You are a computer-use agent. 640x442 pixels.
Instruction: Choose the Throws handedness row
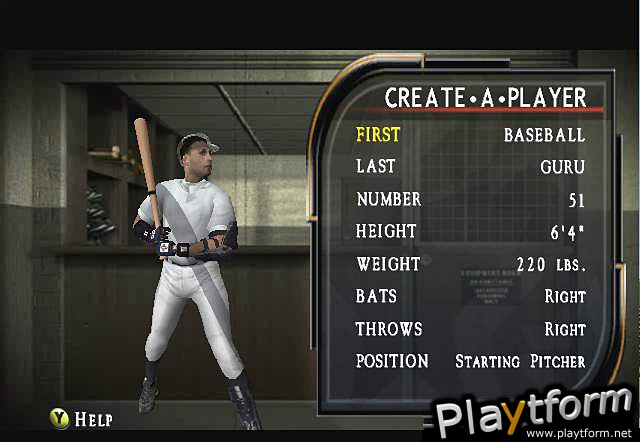[470, 329]
